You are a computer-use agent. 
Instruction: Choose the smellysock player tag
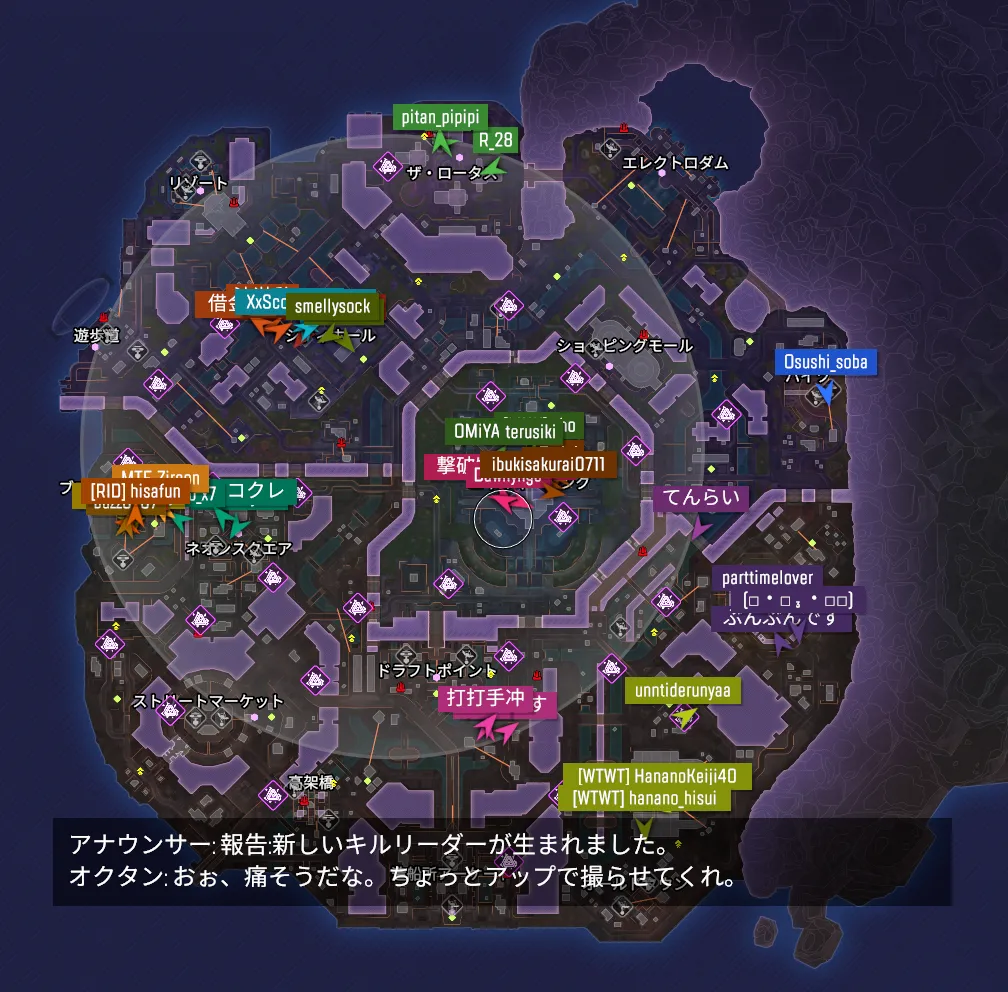[x=333, y=307]
